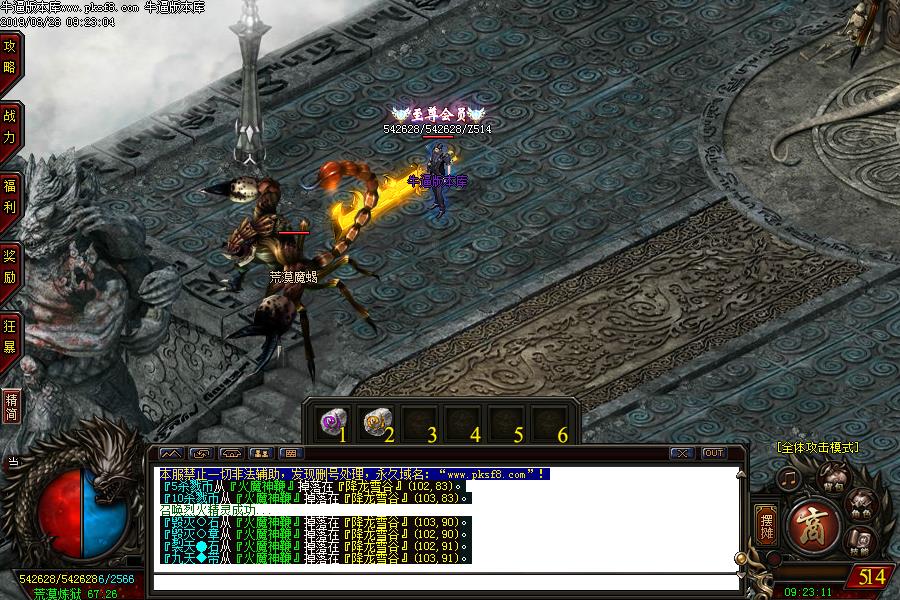Screen dimensions: 900x600
Task: Change the 全体攻击模式 attack mode label
Action: (817, 447)
